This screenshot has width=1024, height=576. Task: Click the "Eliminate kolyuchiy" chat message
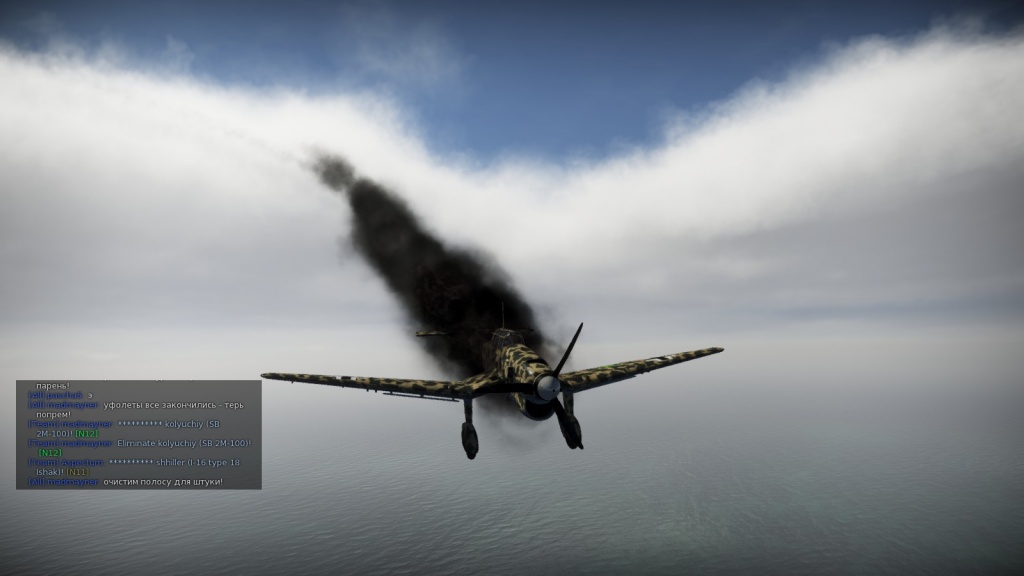183,443
